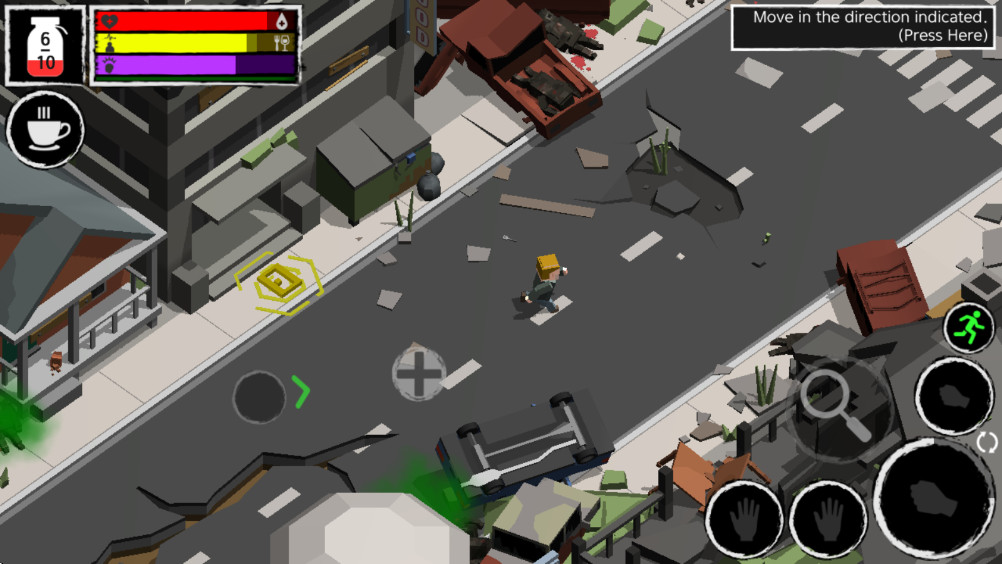The height and width of the screenshot is (564, 1002).
Task: Open the coffee cup rest menu
Action: tap(45, 129)
